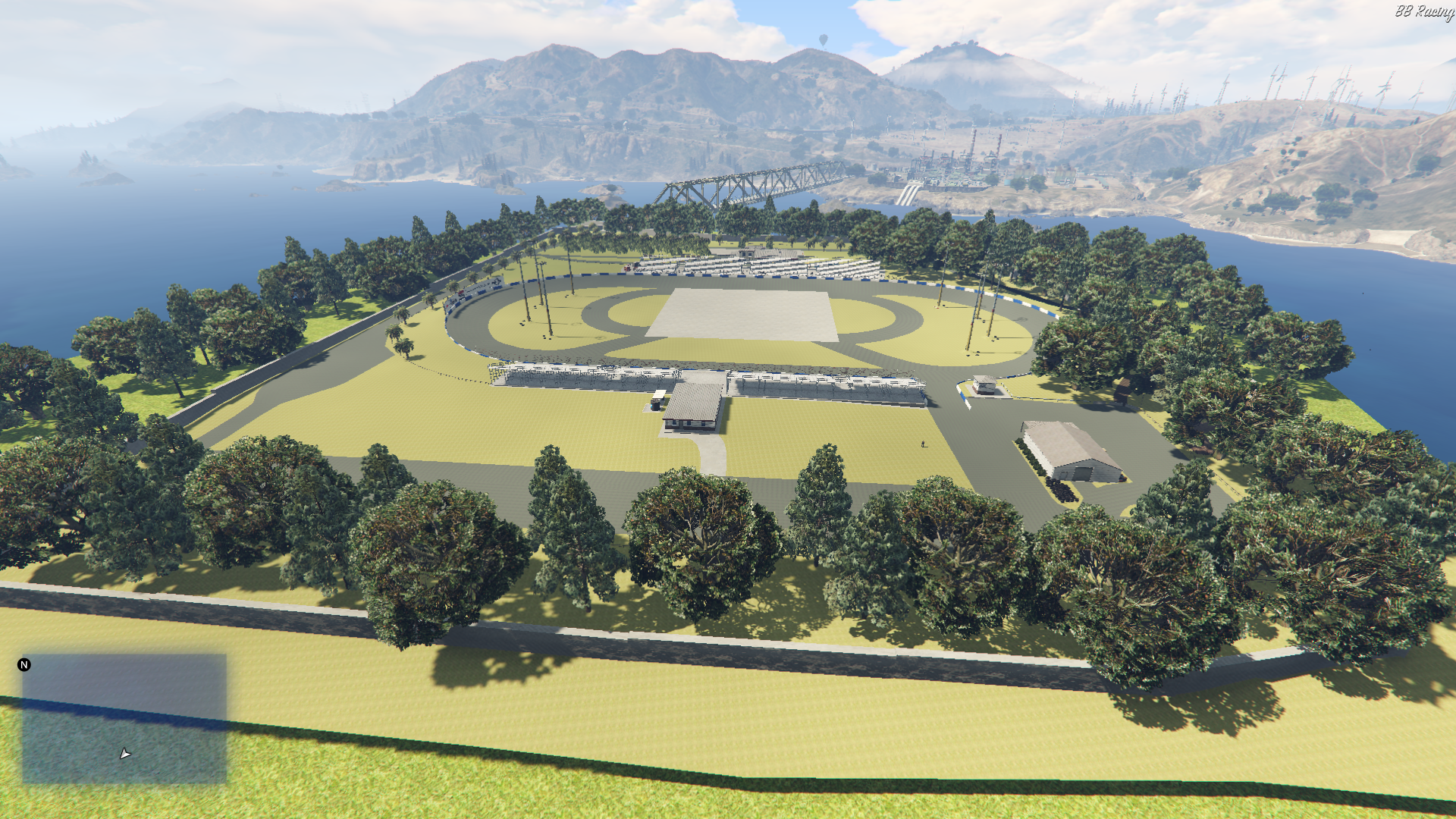Click the north compass marker on minimap
The height and width of the screenshot is (819, 1456).
click(24, 665)
